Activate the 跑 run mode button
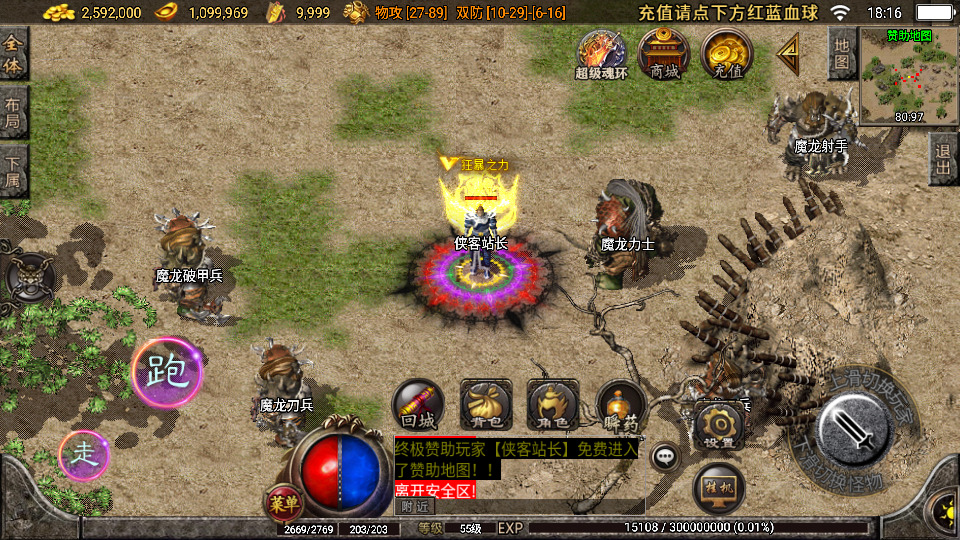The image size is (960, 540). click(166, 372)
